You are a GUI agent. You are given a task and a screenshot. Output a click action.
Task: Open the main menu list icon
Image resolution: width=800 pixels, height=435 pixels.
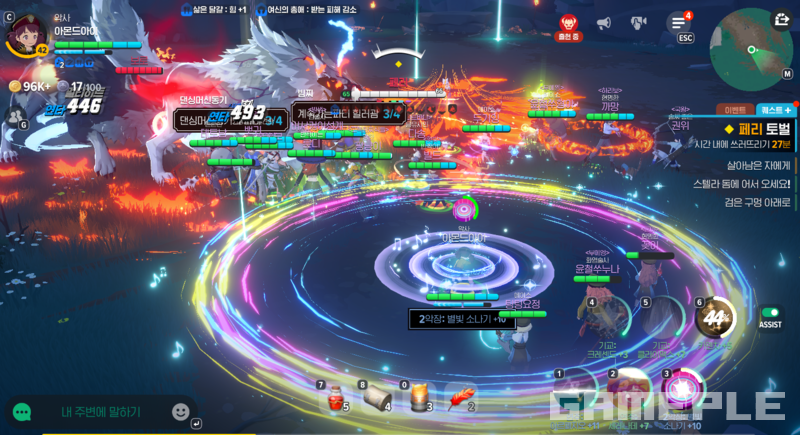pyautogui.click(x=679, y=22)
